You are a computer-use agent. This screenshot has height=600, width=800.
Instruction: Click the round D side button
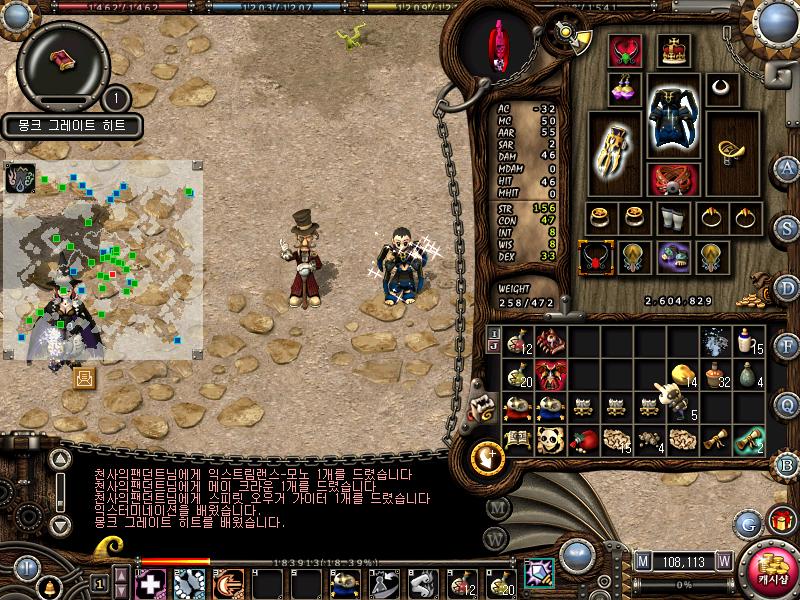[x=788, y=289]
